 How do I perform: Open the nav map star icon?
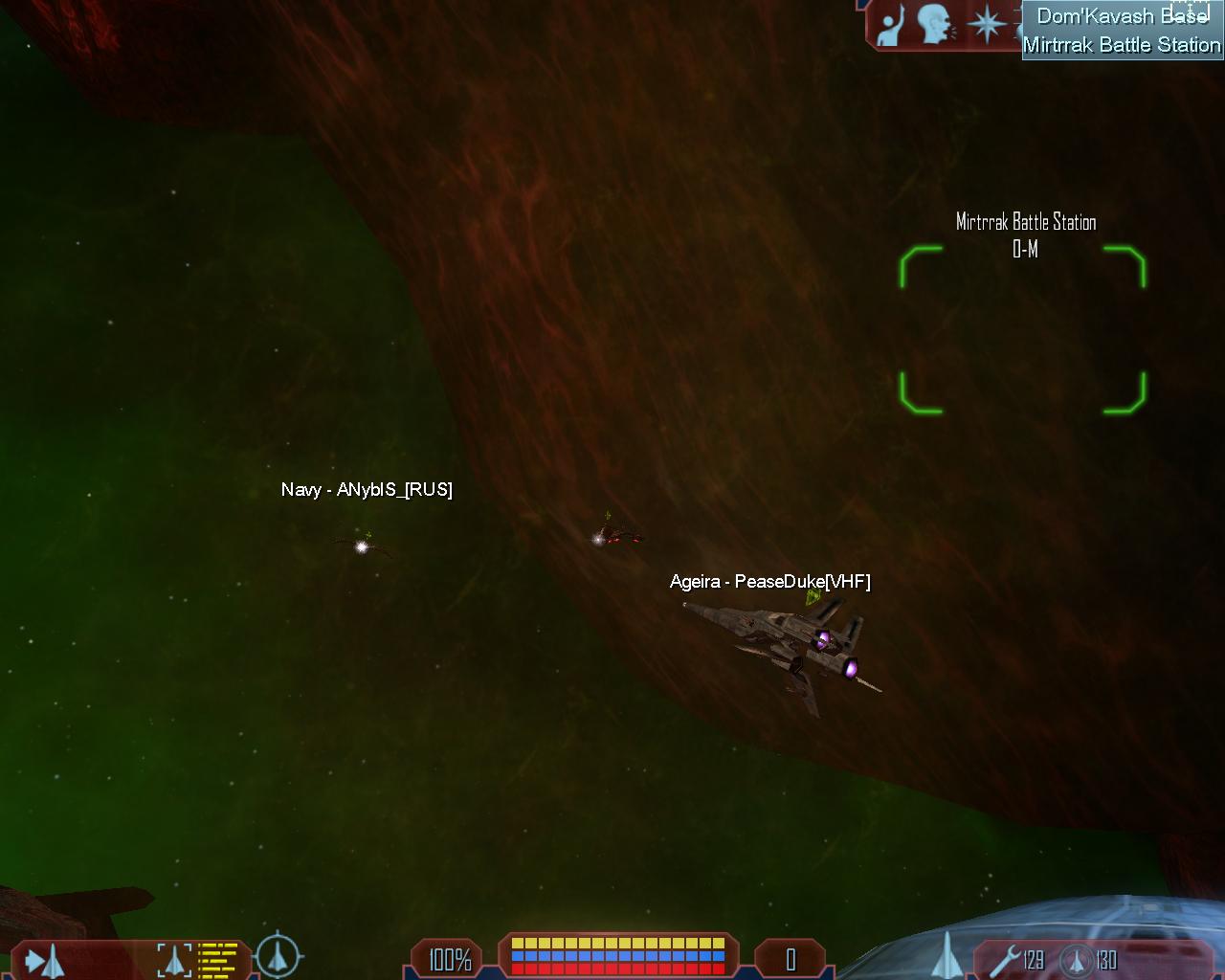click(986, 25)
